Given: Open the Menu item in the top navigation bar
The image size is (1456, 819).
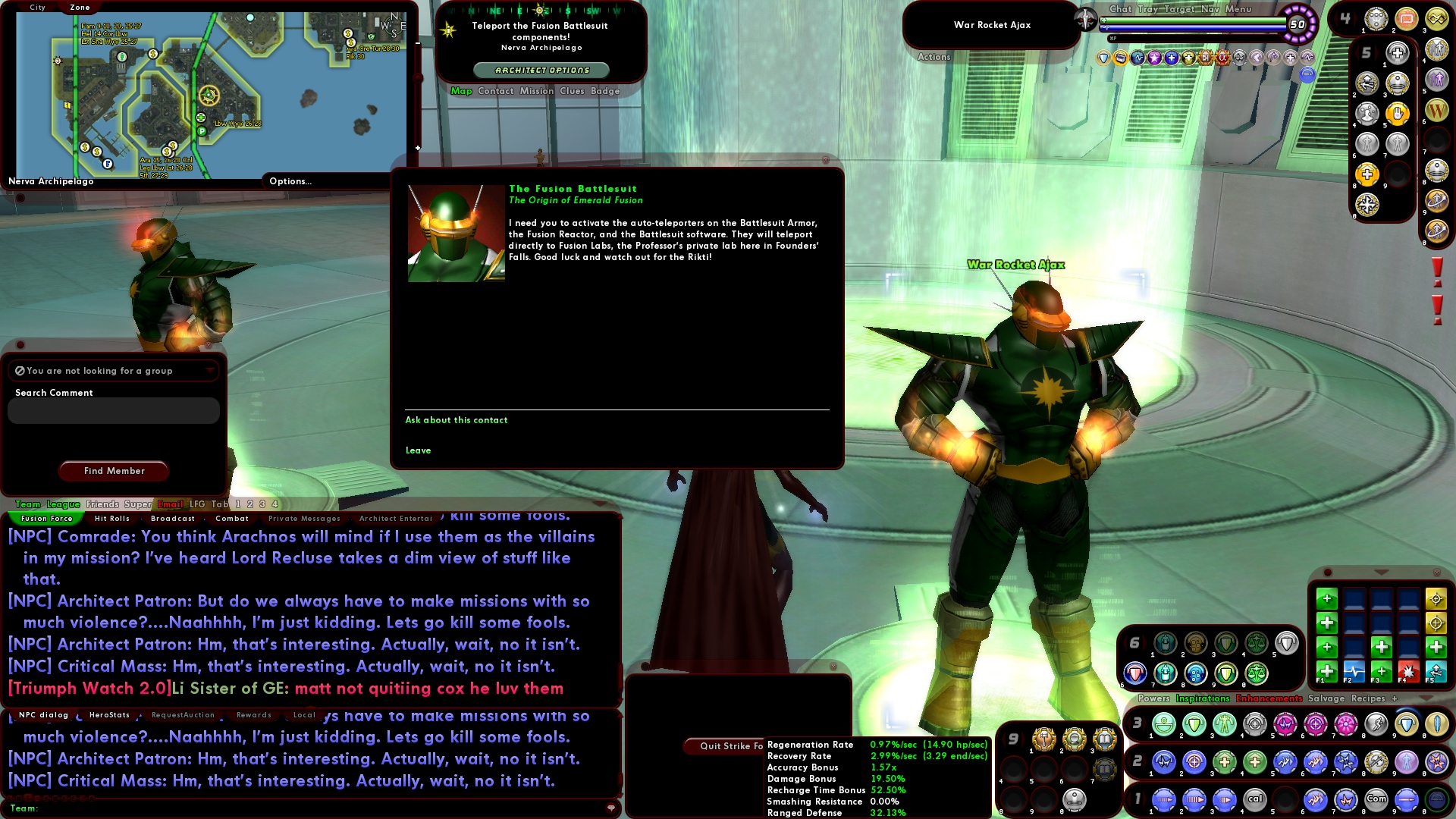Looking at the screenshot, I should pyautogui.click(x=1238, y=9).
